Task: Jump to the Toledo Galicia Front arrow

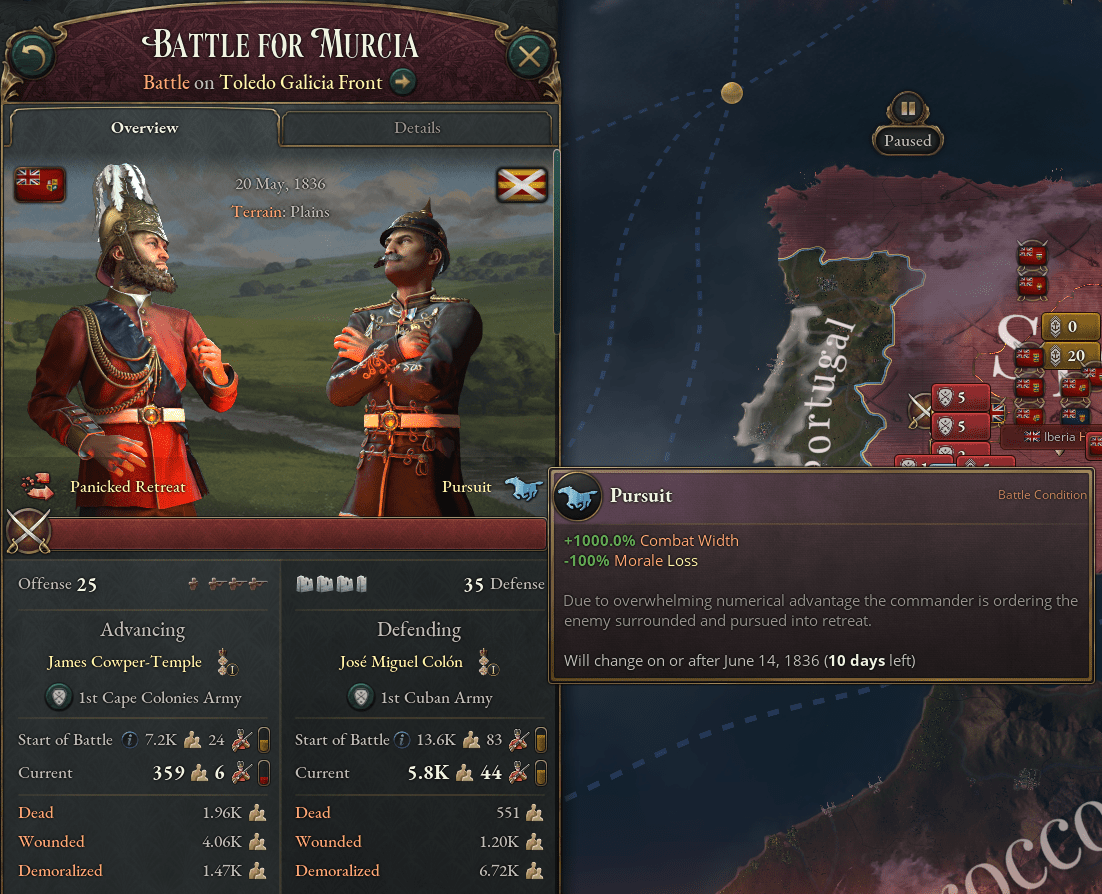Action: pos(403,82)
